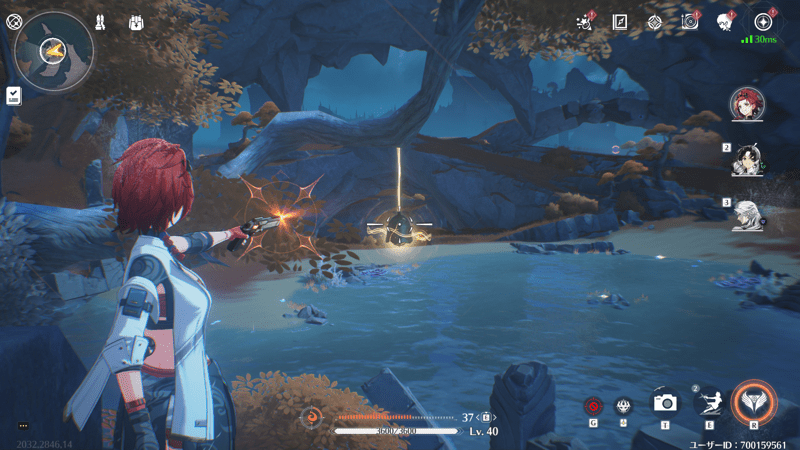Open the circular minimap

click(x=54, y=48)
